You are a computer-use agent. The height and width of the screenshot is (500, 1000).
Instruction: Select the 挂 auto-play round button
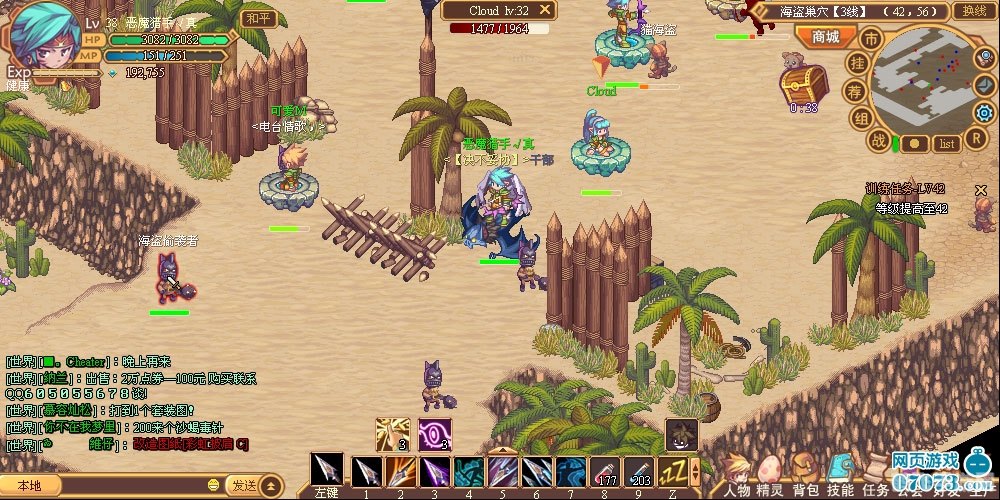point(858,63)
